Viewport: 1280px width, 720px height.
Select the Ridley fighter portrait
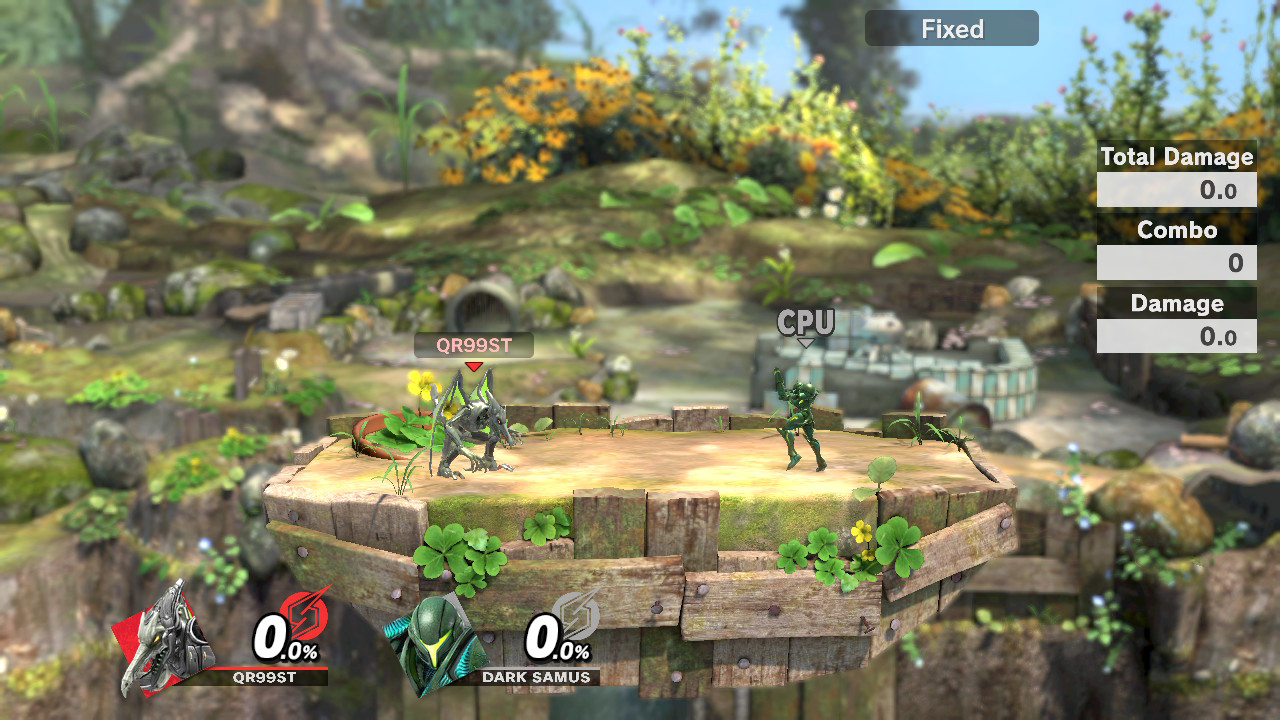click(x=165, y=640)
